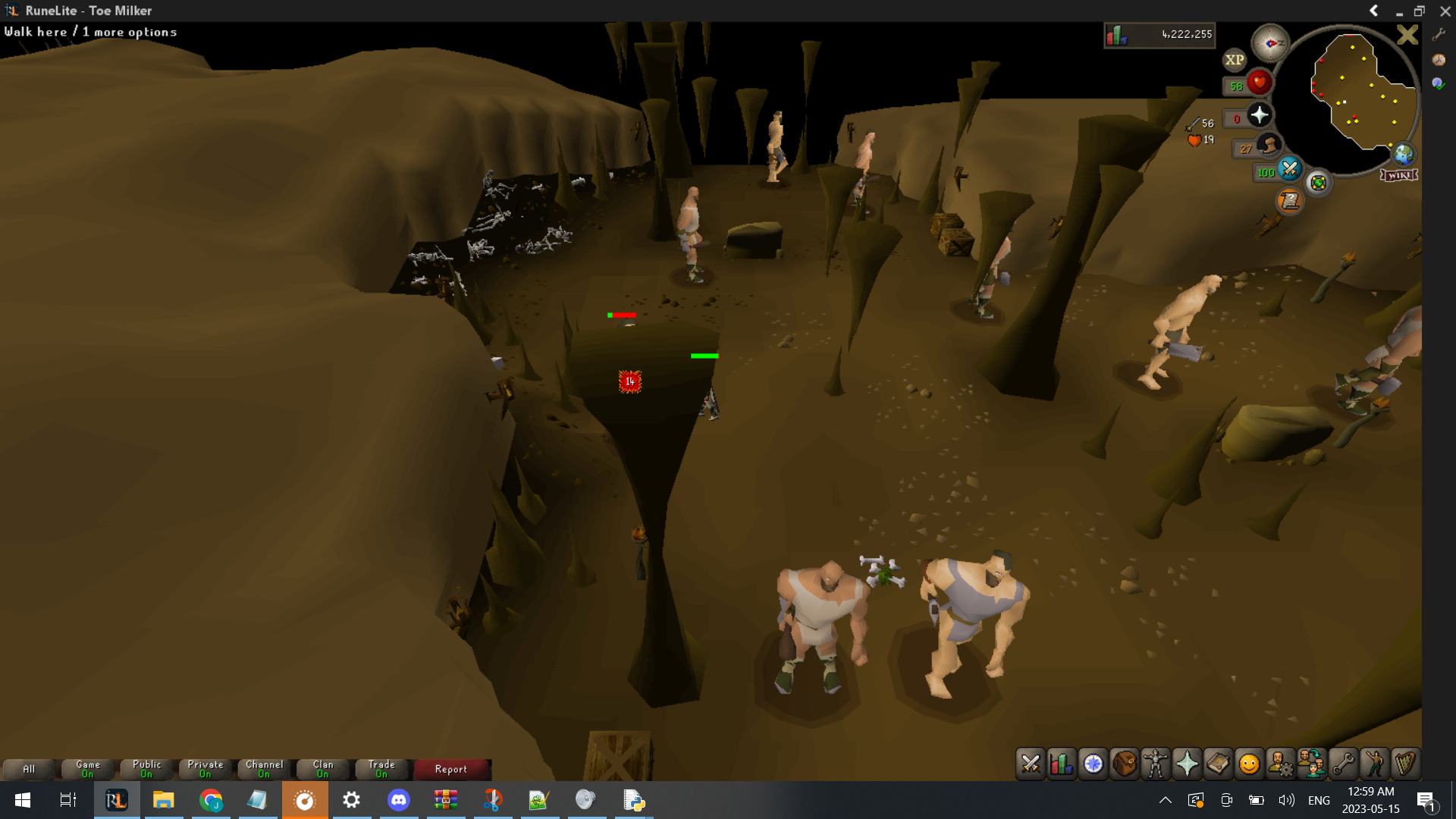
Task: Open the backpack Inventory tab
Action: (x=1125, y=764)
